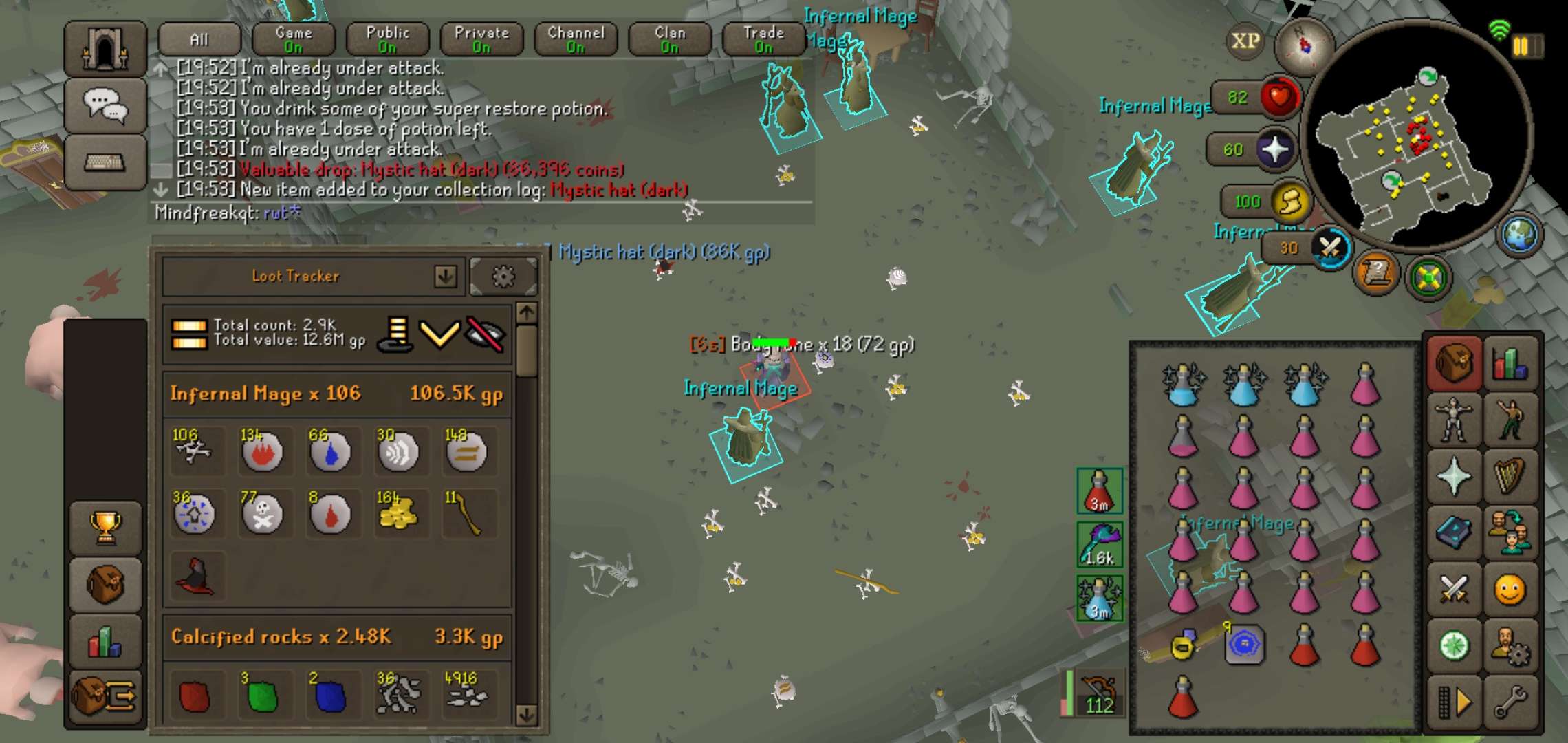Show the Clan chat tab
The height and width of the screenshot is (743, 1568).
point(670,39)
